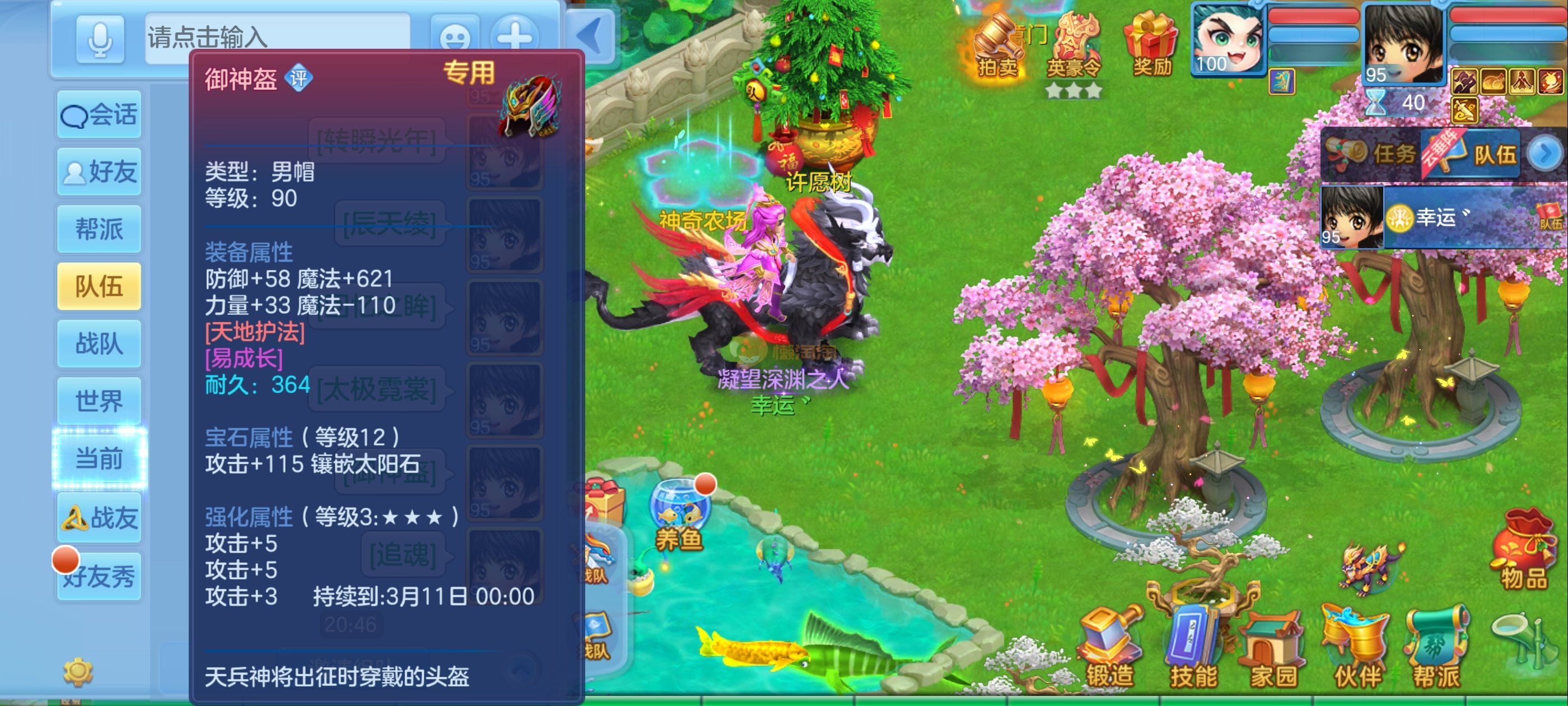Select the 帮派 guild chat channel
1568x706 pixels.
click(99, 229)
